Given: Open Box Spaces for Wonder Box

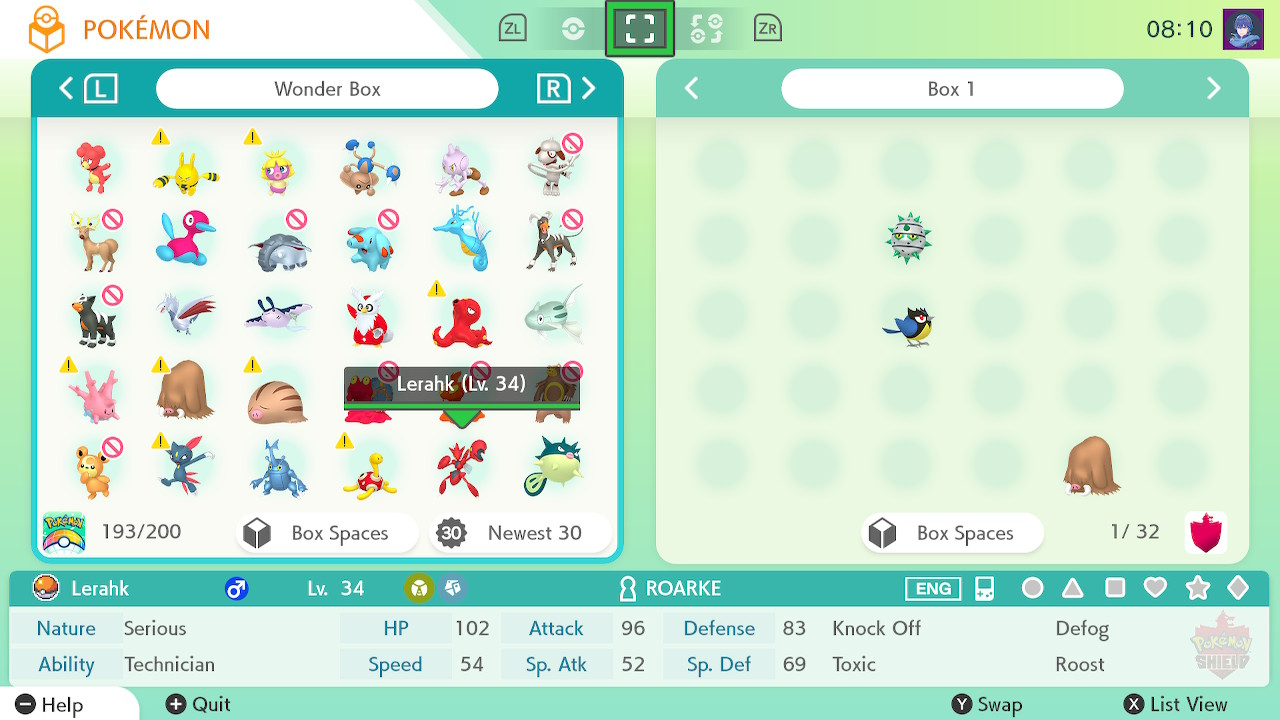Looking at the screenshot, I should [327, 533].
